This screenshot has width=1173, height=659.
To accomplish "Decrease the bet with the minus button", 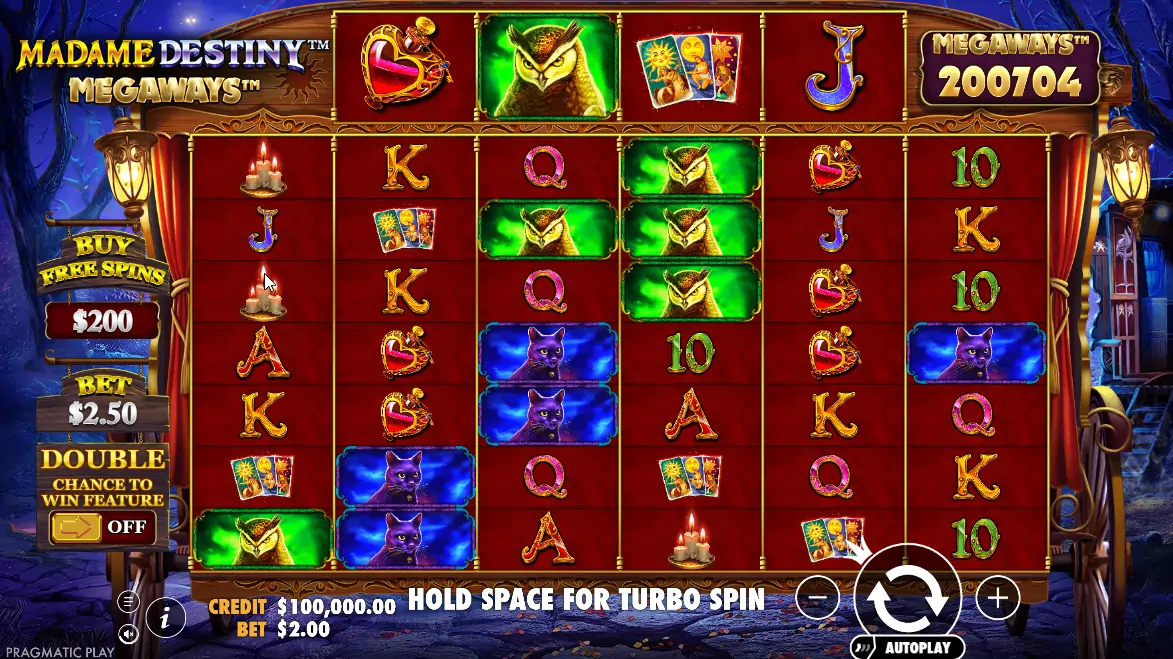I will click(x=818, y=598).
